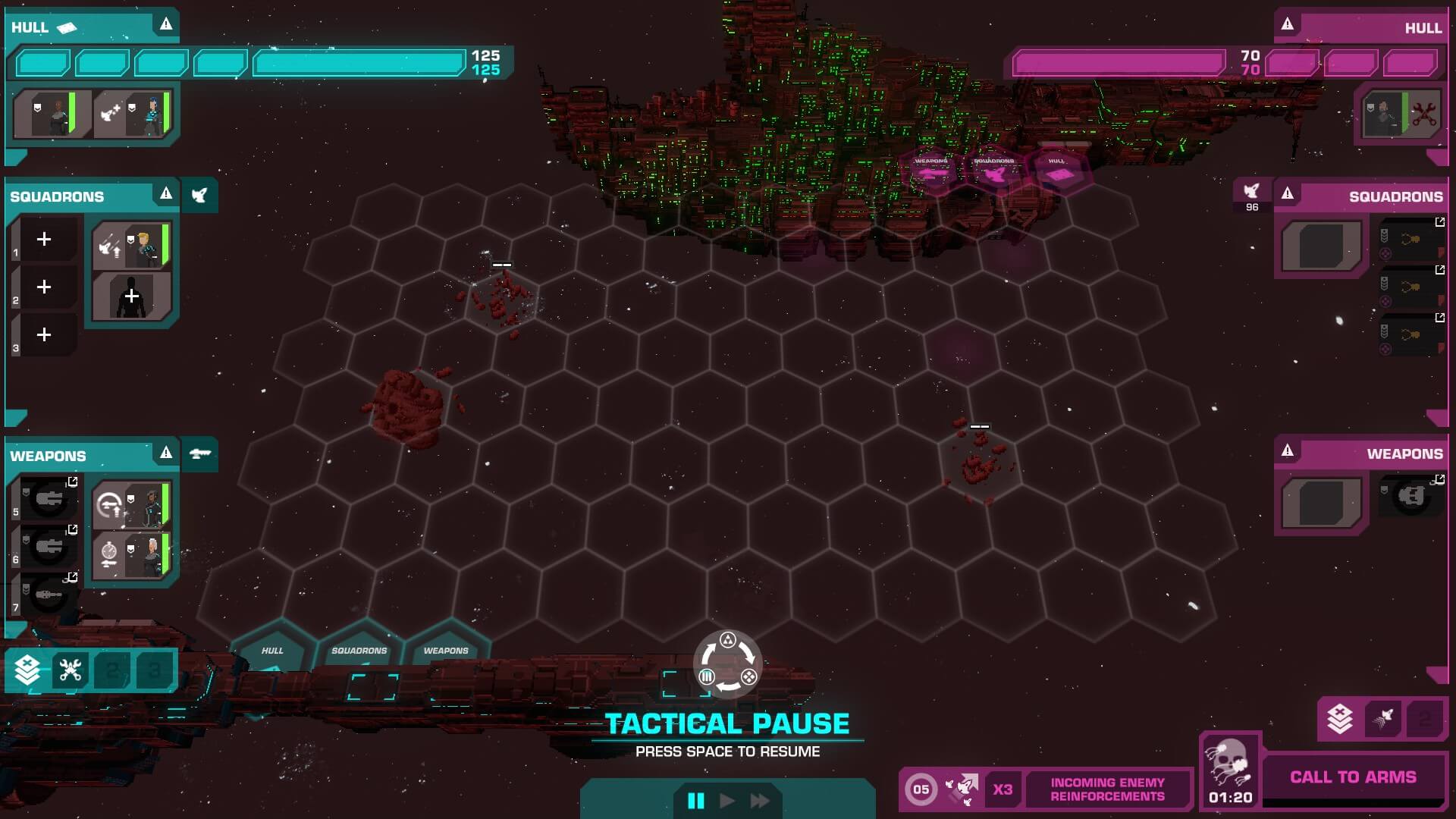The width and height of the screenshot is (1456, 819).
Task: Open the Call to Arms button
Action: click(1353, 777)
